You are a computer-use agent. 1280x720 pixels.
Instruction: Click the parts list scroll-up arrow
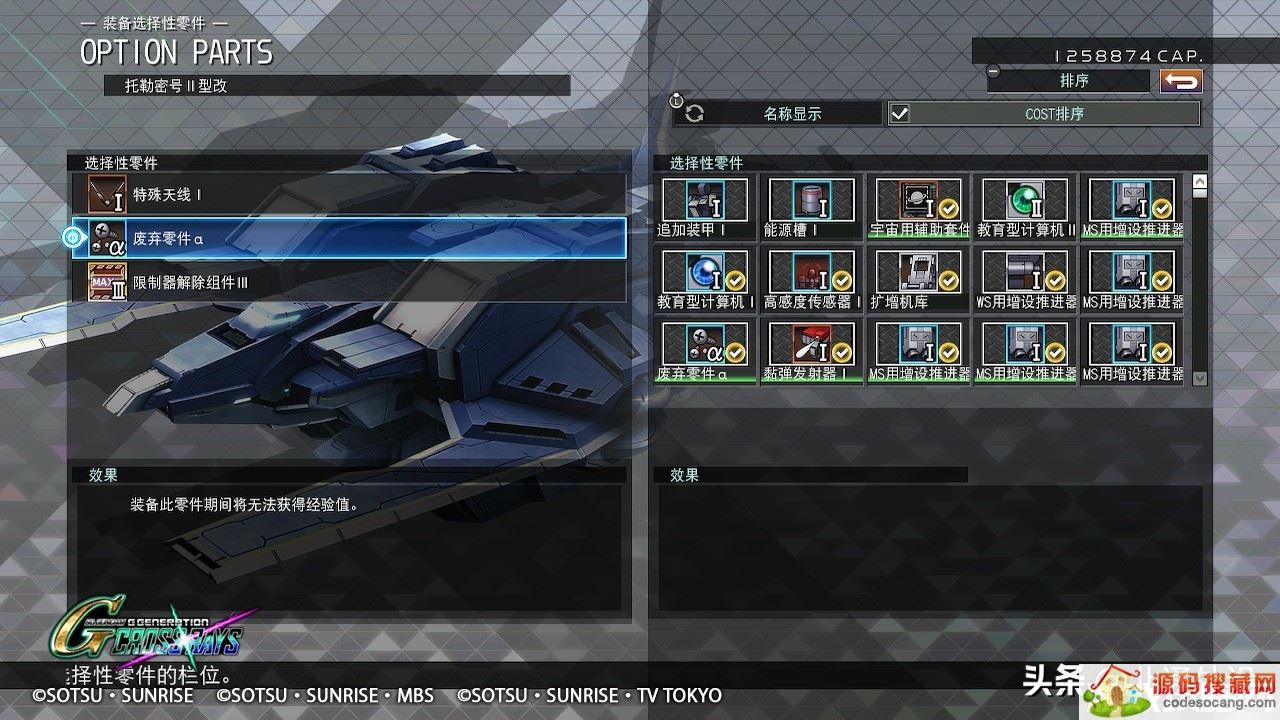[x=1200, y=182]
